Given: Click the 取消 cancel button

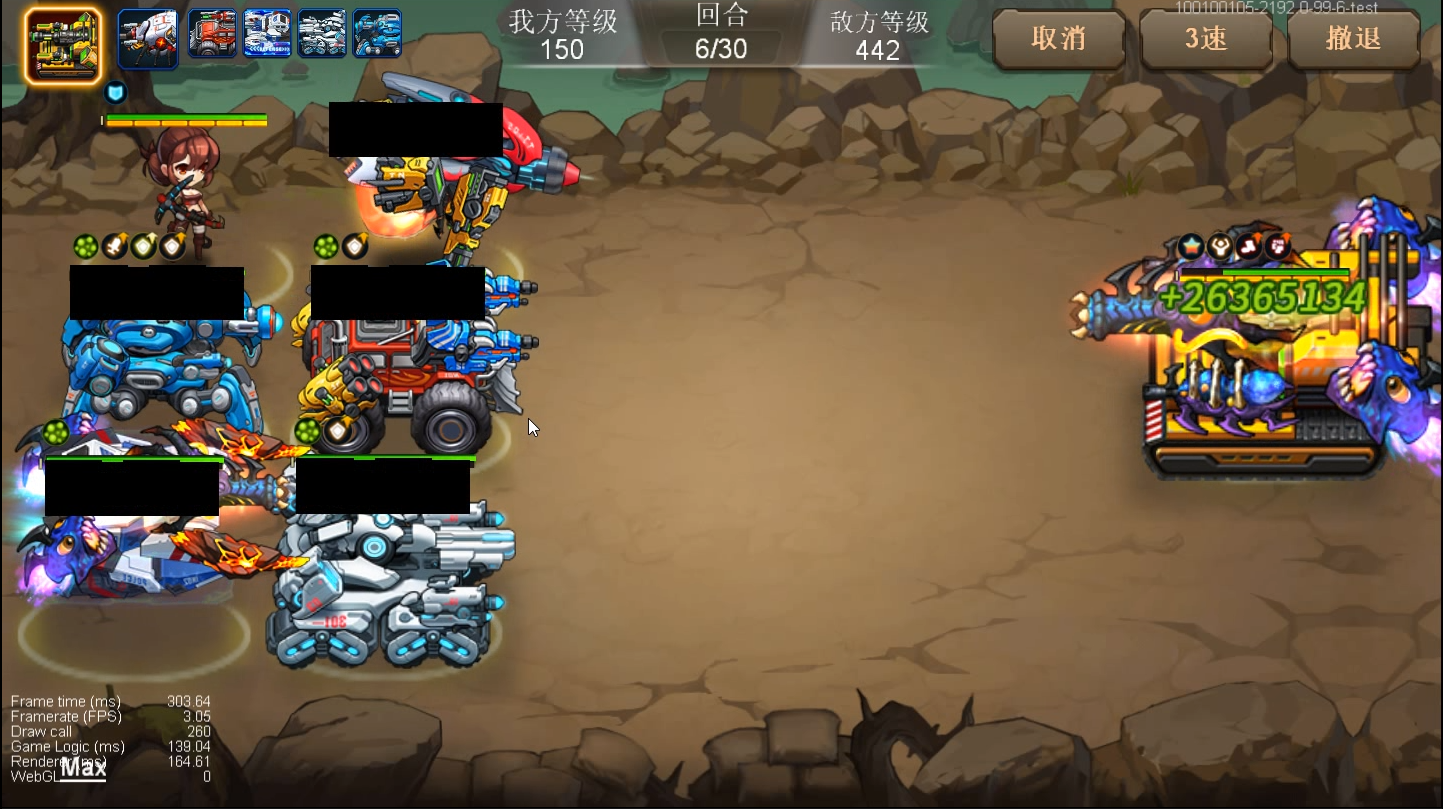Looking at the screenshot, I should pyautogui.click(x=1058, y=39).
